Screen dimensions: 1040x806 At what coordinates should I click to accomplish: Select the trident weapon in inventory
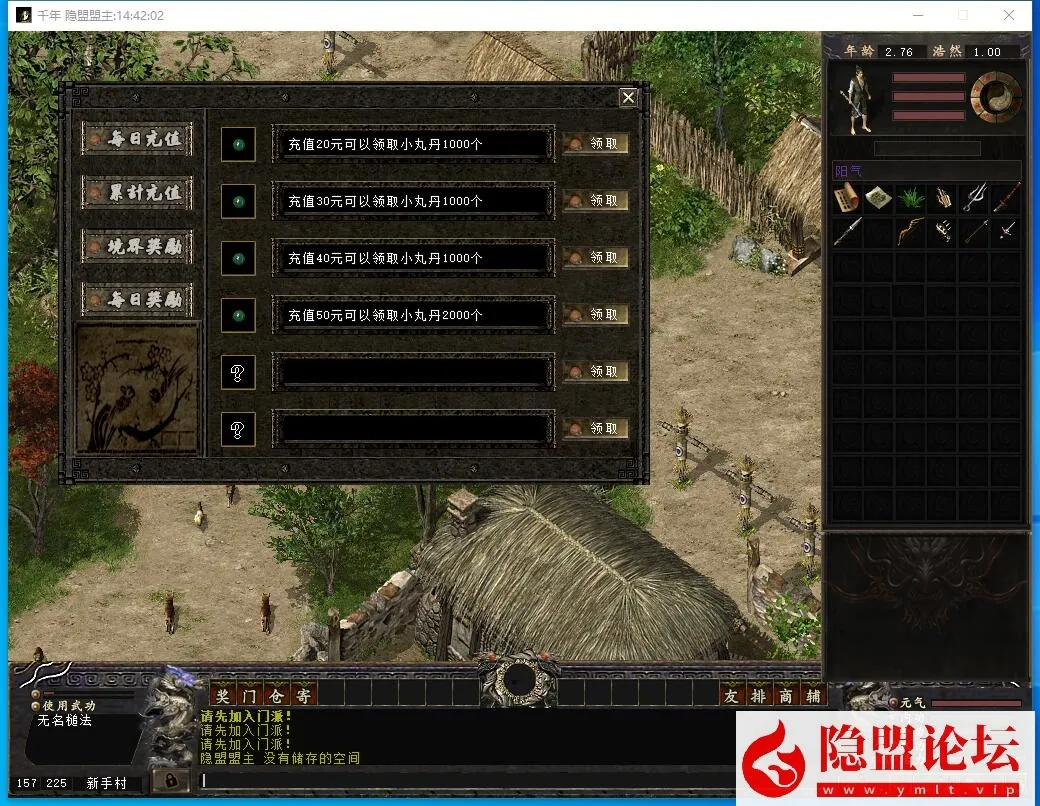click(974, 198)
